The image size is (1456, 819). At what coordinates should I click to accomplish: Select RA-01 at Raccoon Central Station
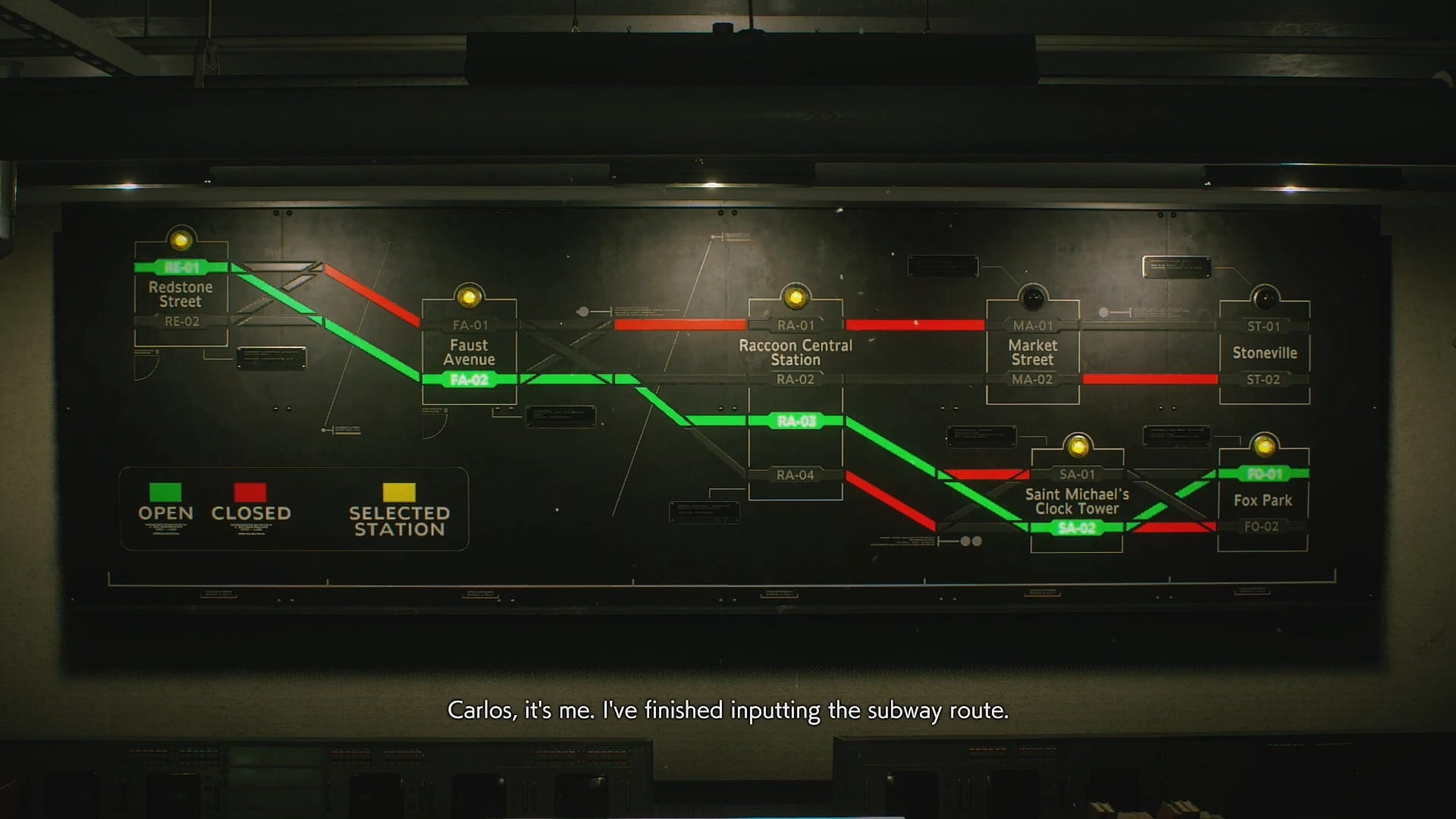(x=795, y=325)
